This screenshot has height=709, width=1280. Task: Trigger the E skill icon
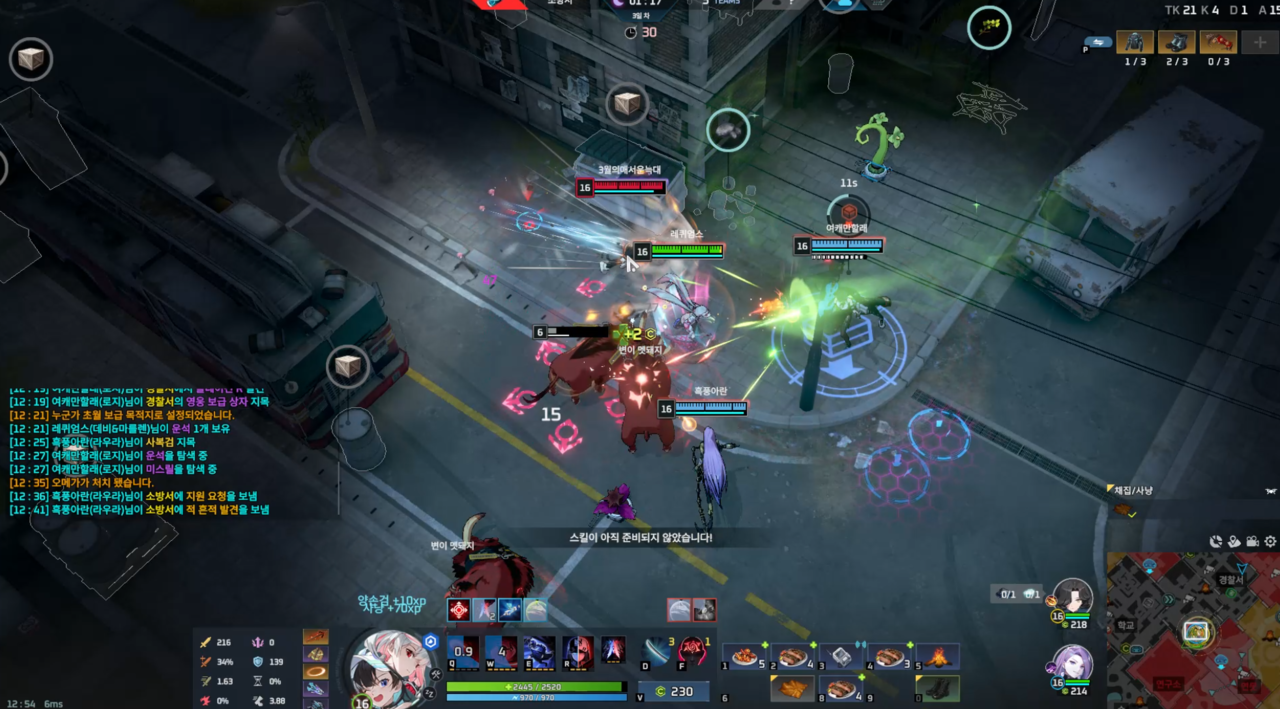click(x=538, y=652)
